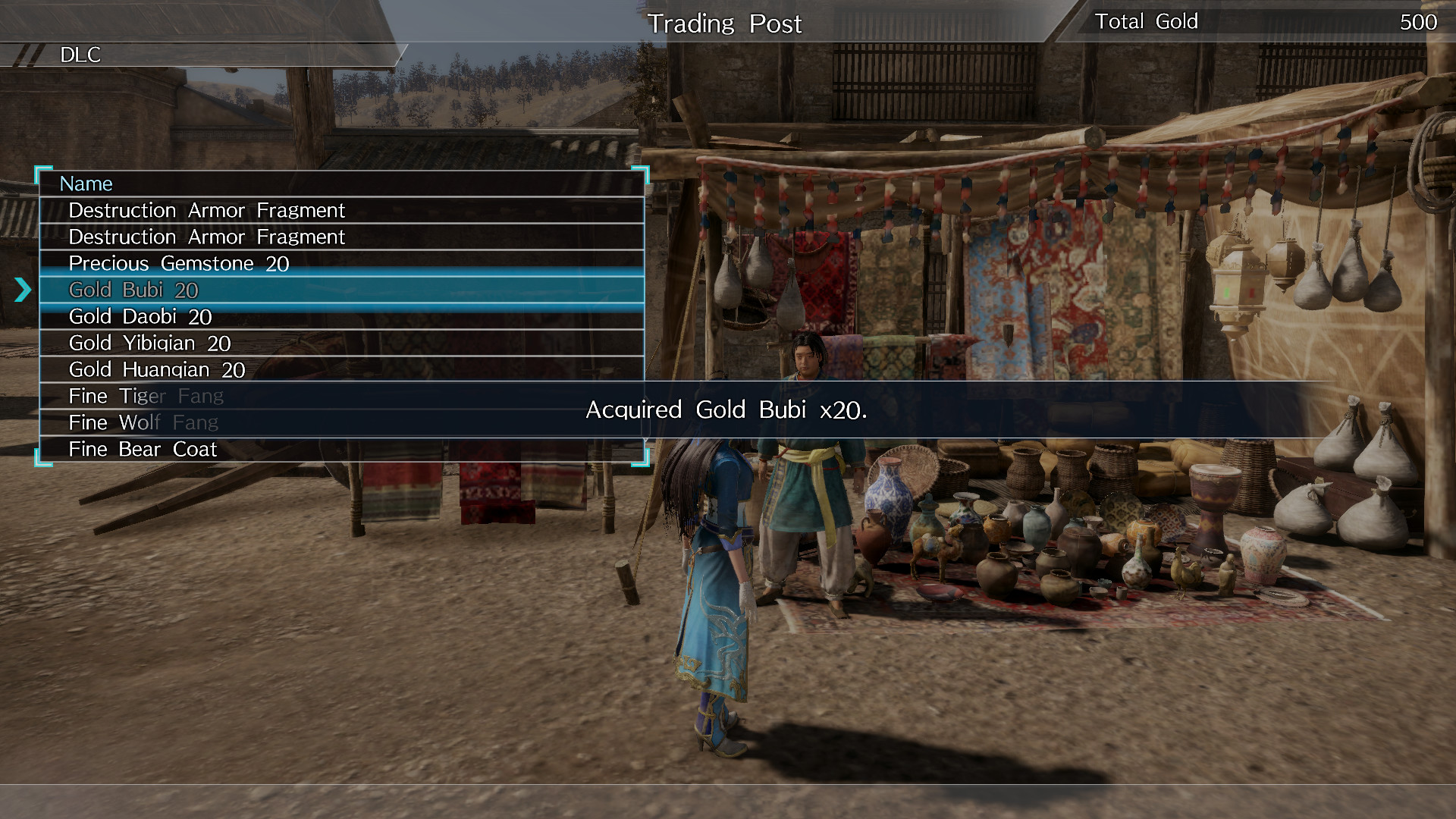Select Gold Daobi 20 item
1456x819 pixels.
[140, 316]
